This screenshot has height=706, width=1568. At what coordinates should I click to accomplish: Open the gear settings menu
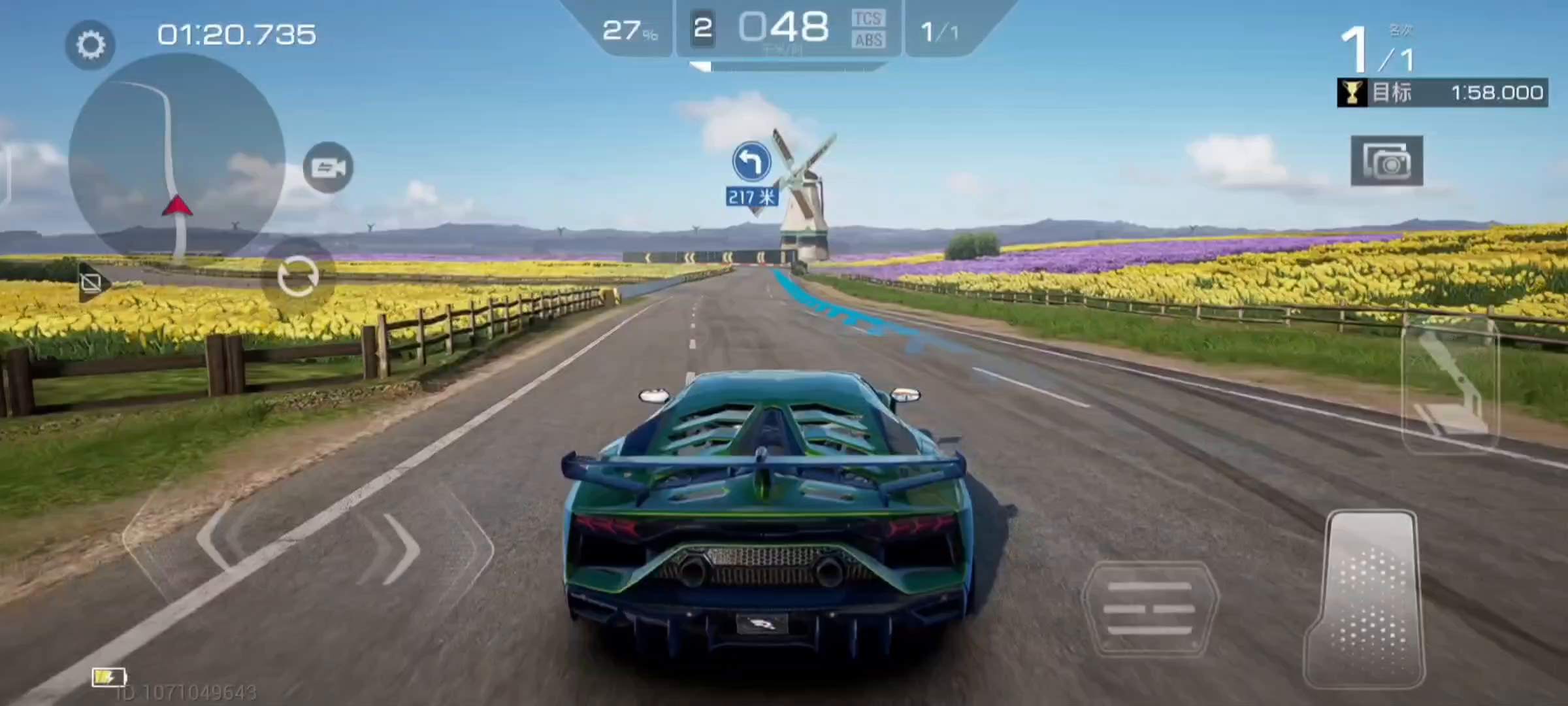click(x=90, y=44)
